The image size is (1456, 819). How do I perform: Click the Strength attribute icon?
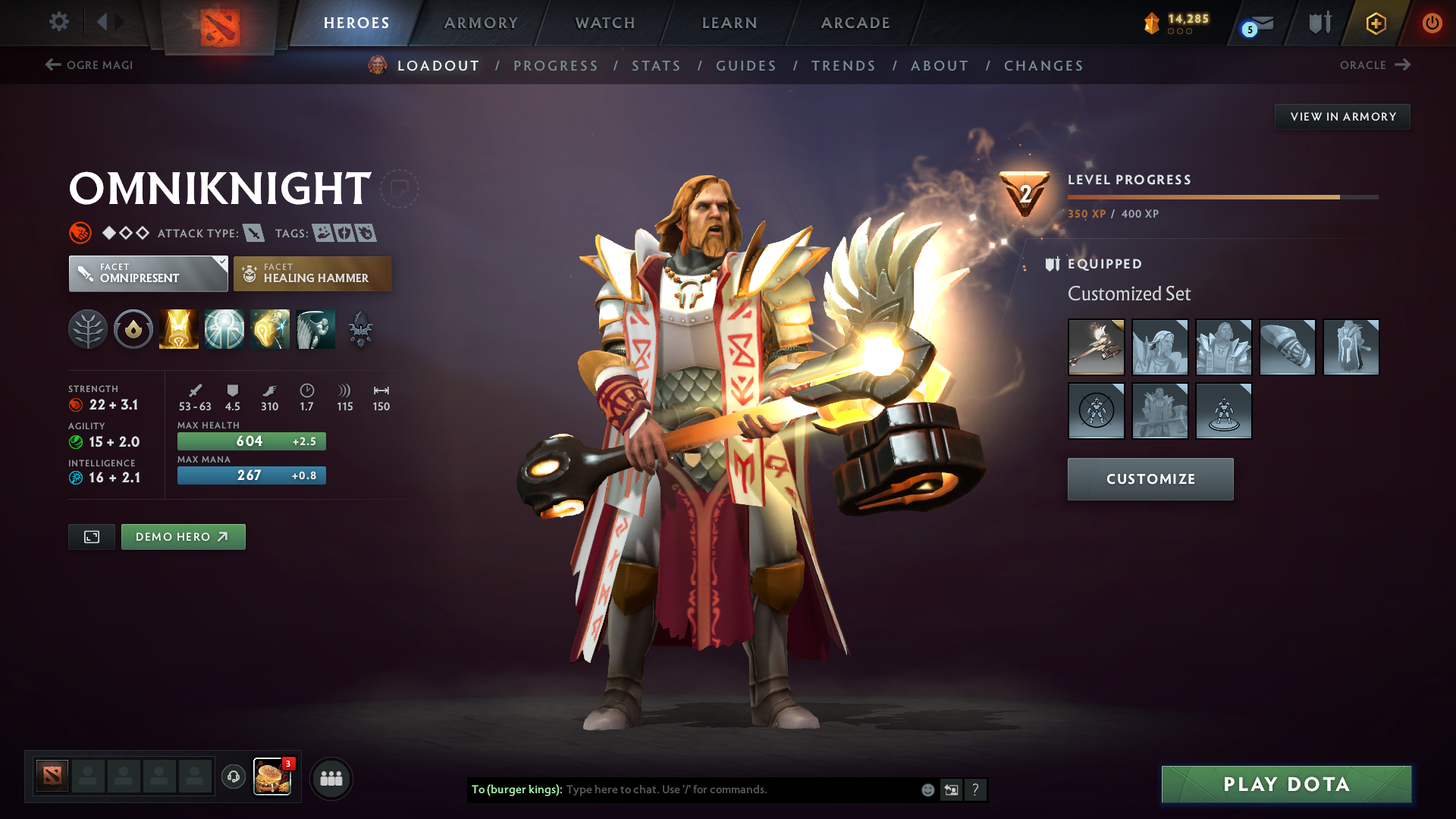point(76,404)
